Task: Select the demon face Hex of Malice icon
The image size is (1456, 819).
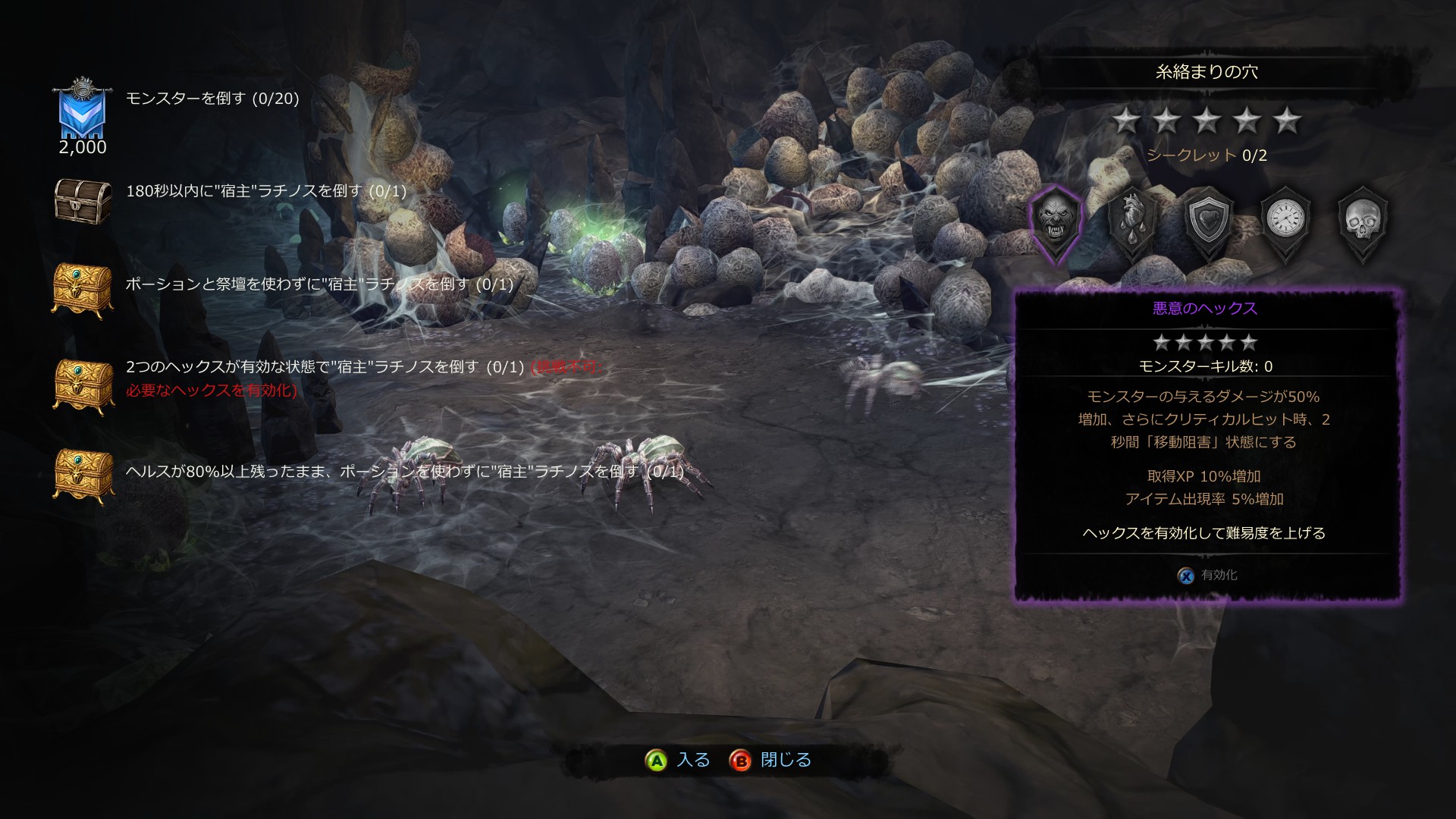Action: tap(1056, 221)
